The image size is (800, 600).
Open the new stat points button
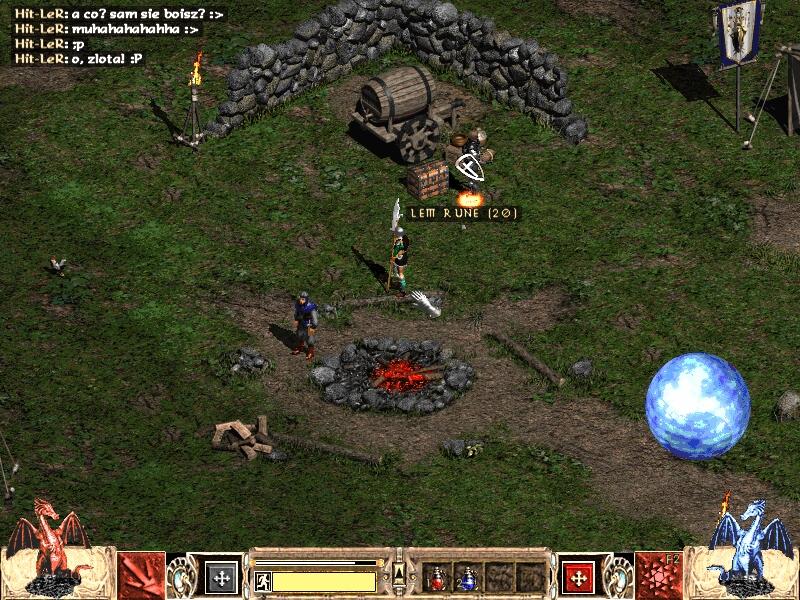click(x=221, y=577)
